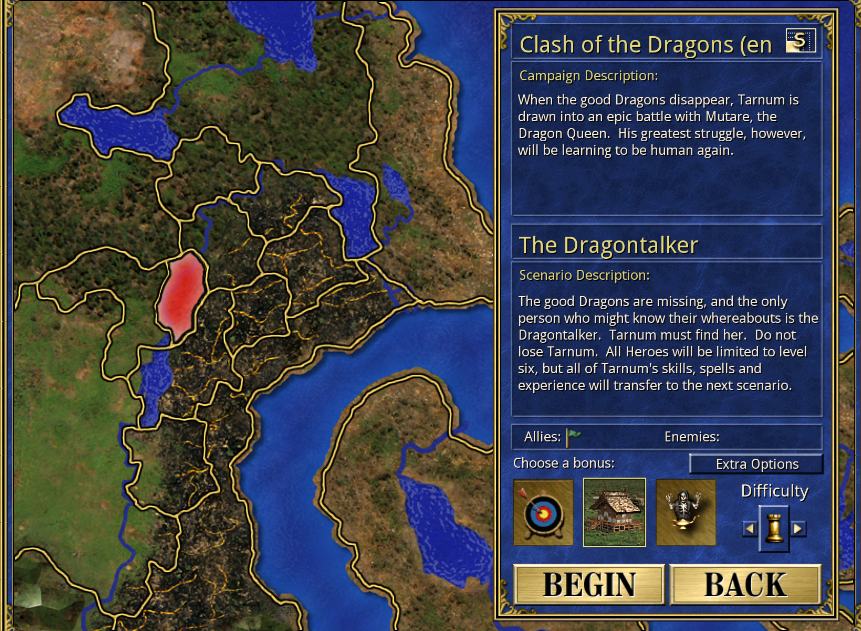Pick the skeleton genie lamp bonus
861x631 pixels.
[686, 513]
